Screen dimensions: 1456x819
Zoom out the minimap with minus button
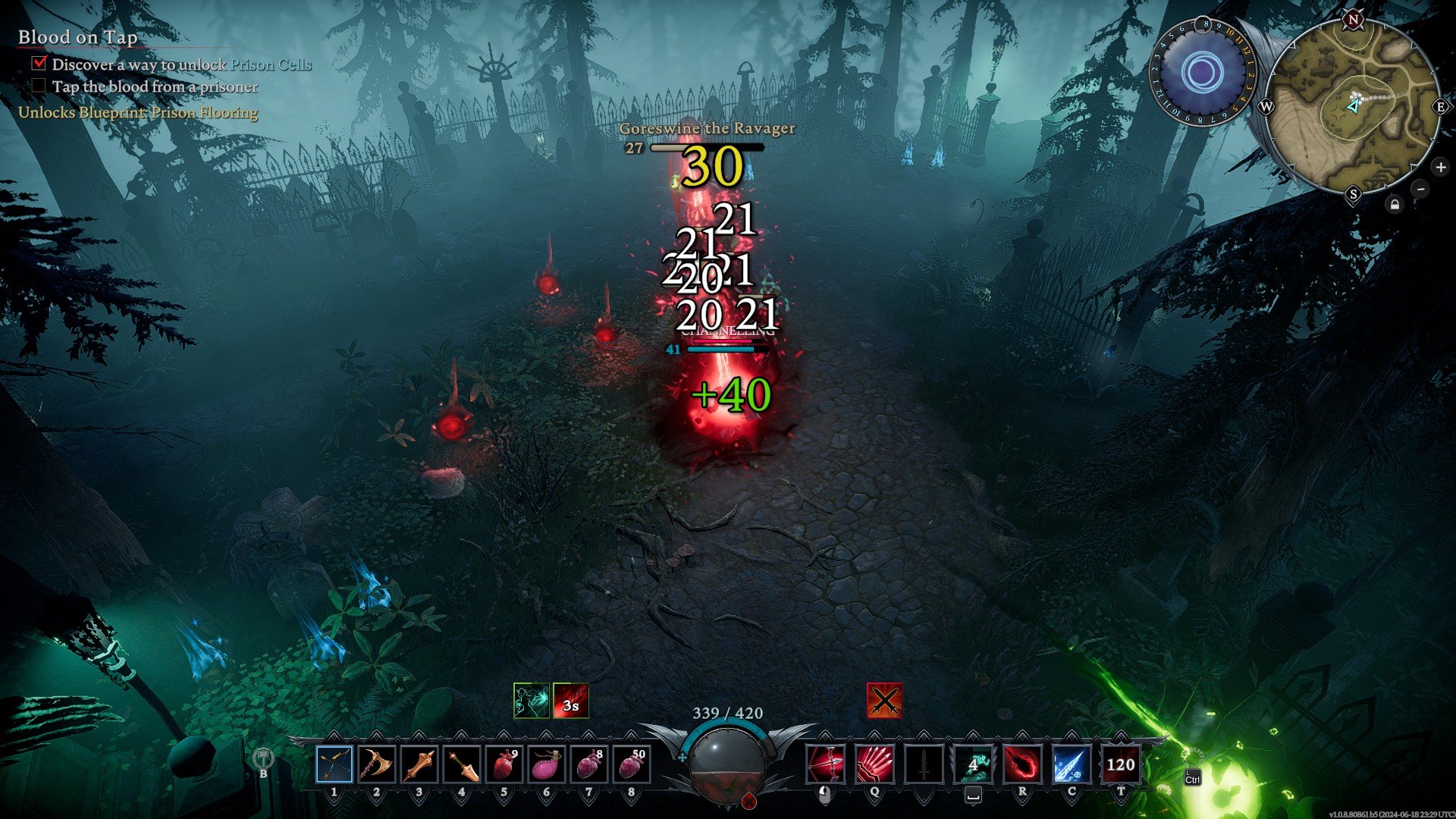tap(1420, 189)
